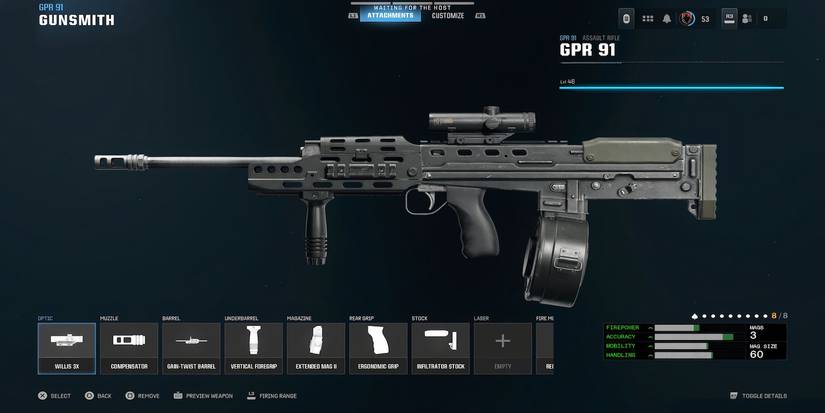Image resolution: width=825 pixels, height=413 pixels.
Task: View the player profile emblem
Action: click(x=687, y=18)
